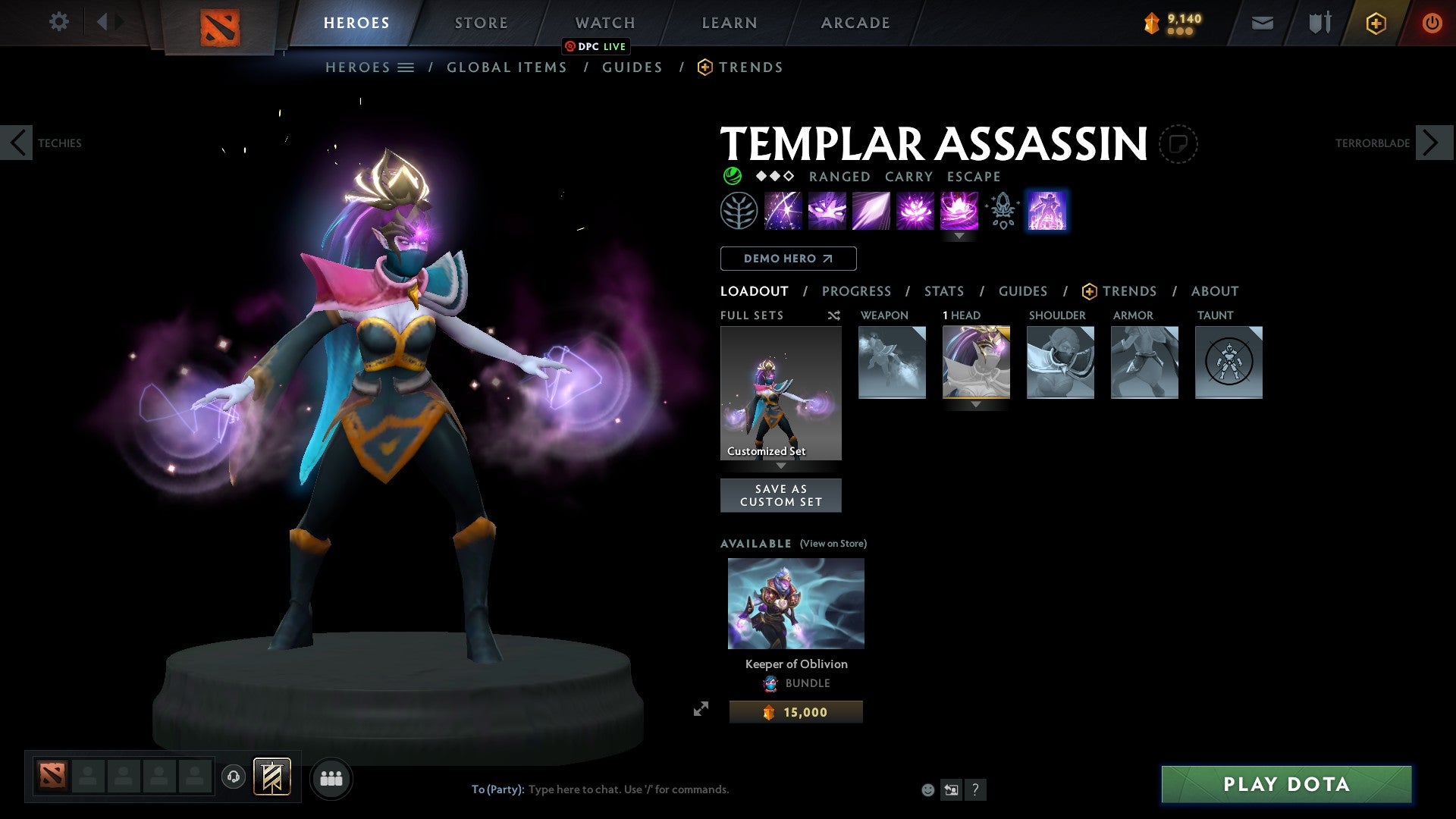The height and width of the screenshot is (819, 1456).
Task: Click the Demo Hero button
Action: point(787,259)
